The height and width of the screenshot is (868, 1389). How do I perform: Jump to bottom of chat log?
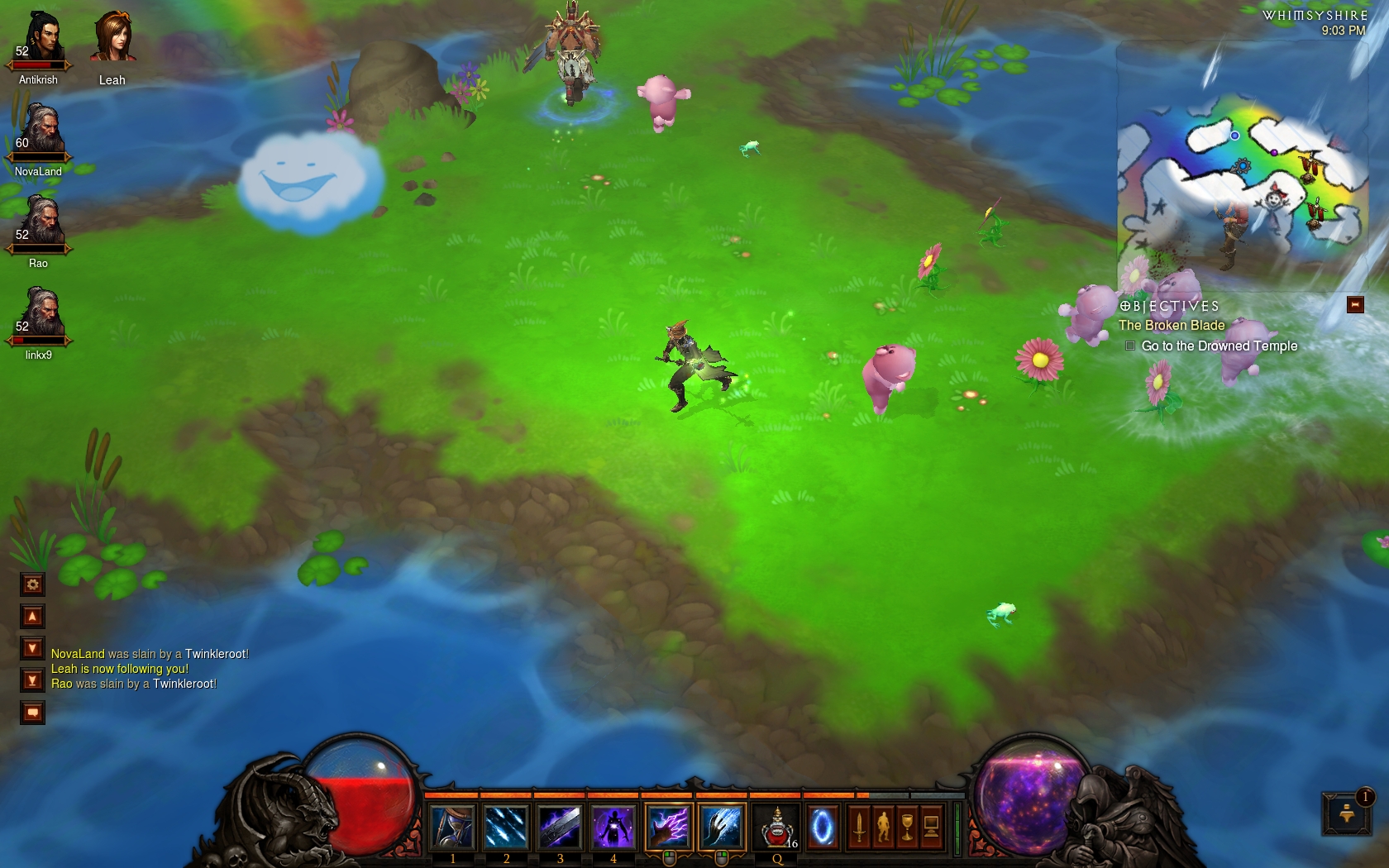(x=32, y=680)
